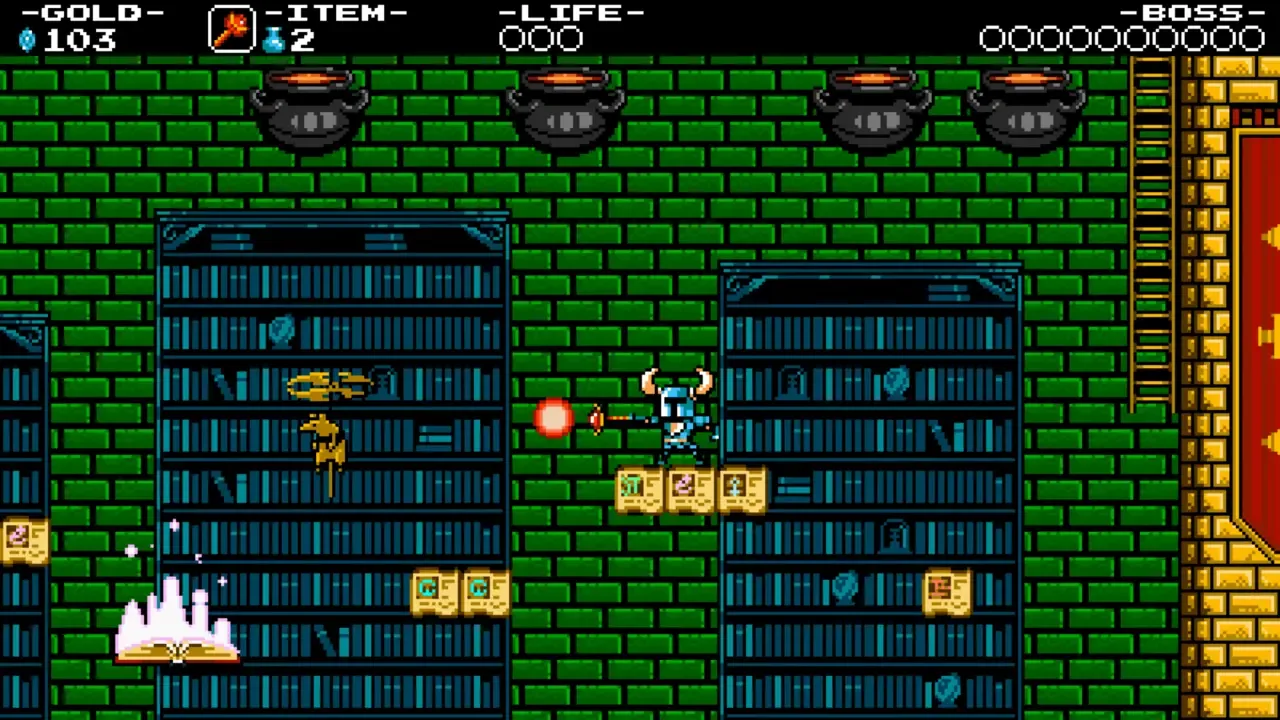Select the flare wand in the ITEM box
Viewport: 1280px width, 720px height.
[x=230, y=28]
